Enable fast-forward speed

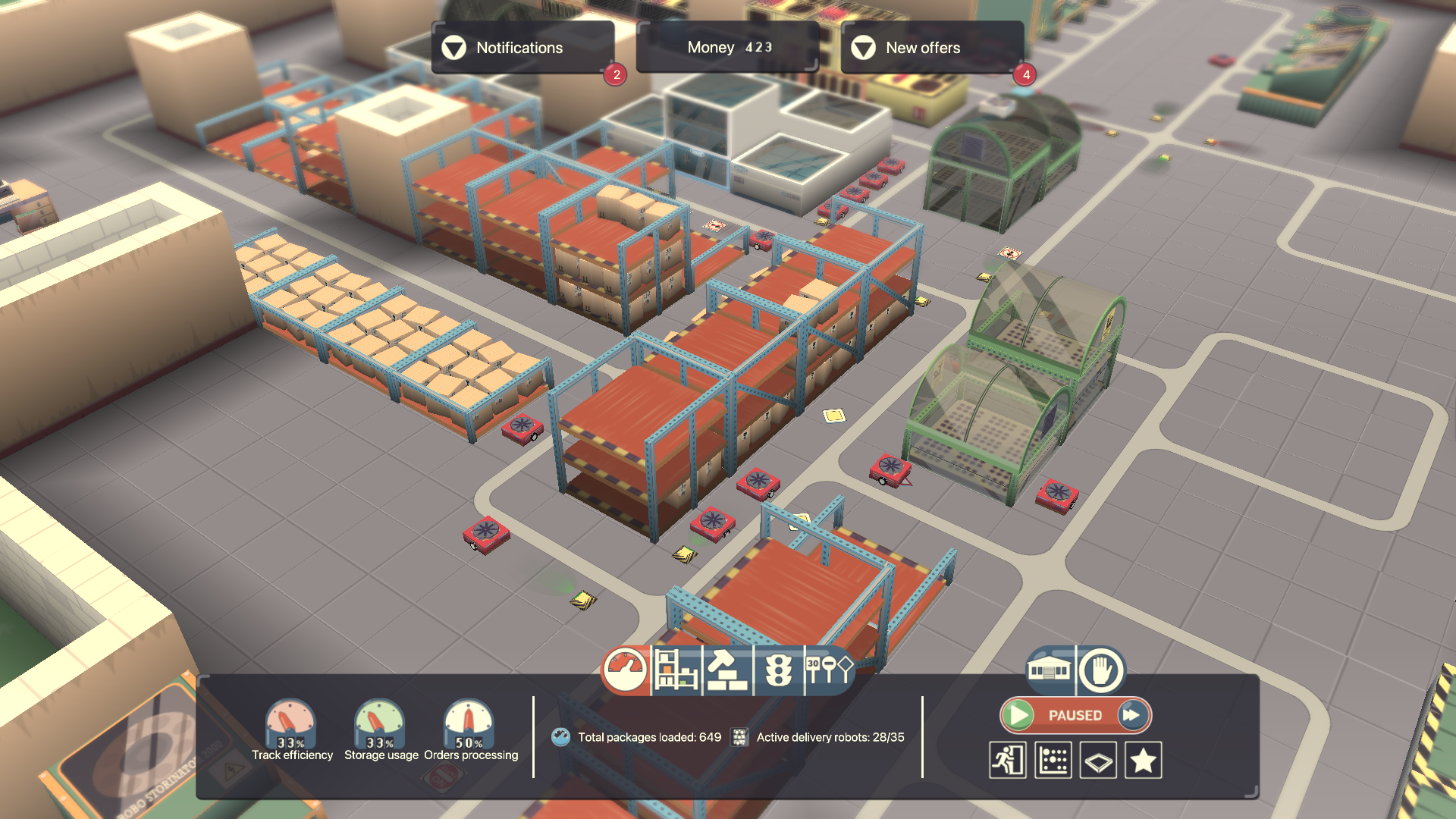(1131, 715)
